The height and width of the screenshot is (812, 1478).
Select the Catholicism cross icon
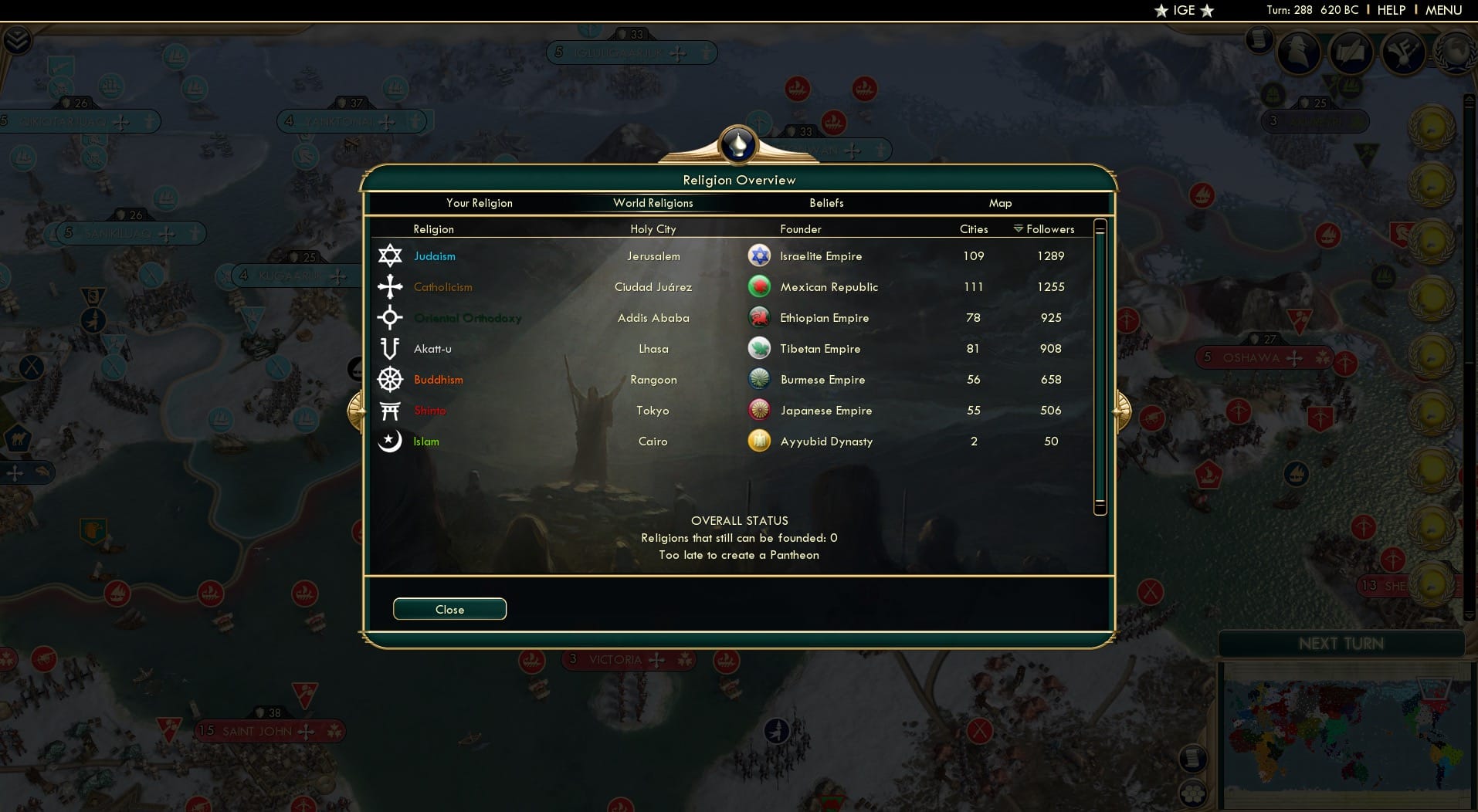391,286
